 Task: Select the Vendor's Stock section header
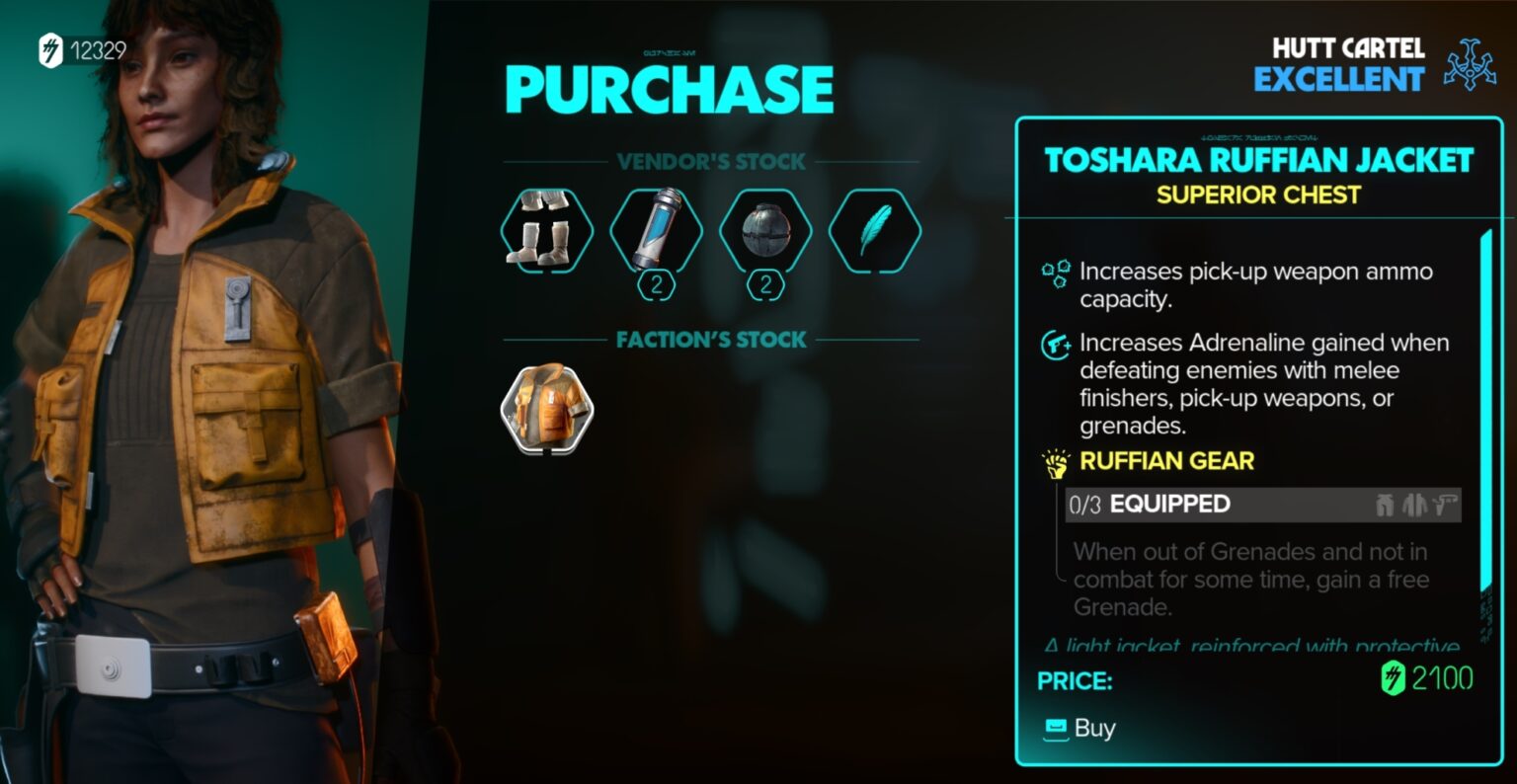pyautogui.click(x=710, y=162)
